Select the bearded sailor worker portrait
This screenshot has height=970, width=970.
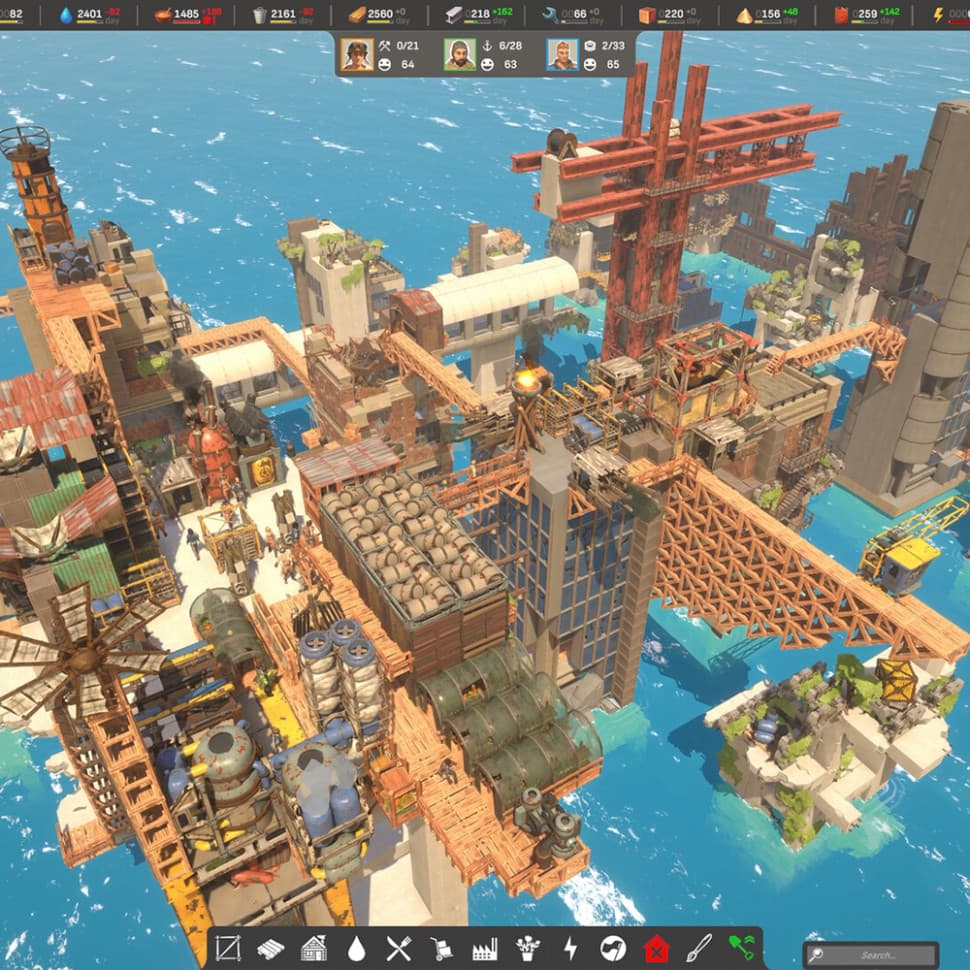click(x=459, y=54)
